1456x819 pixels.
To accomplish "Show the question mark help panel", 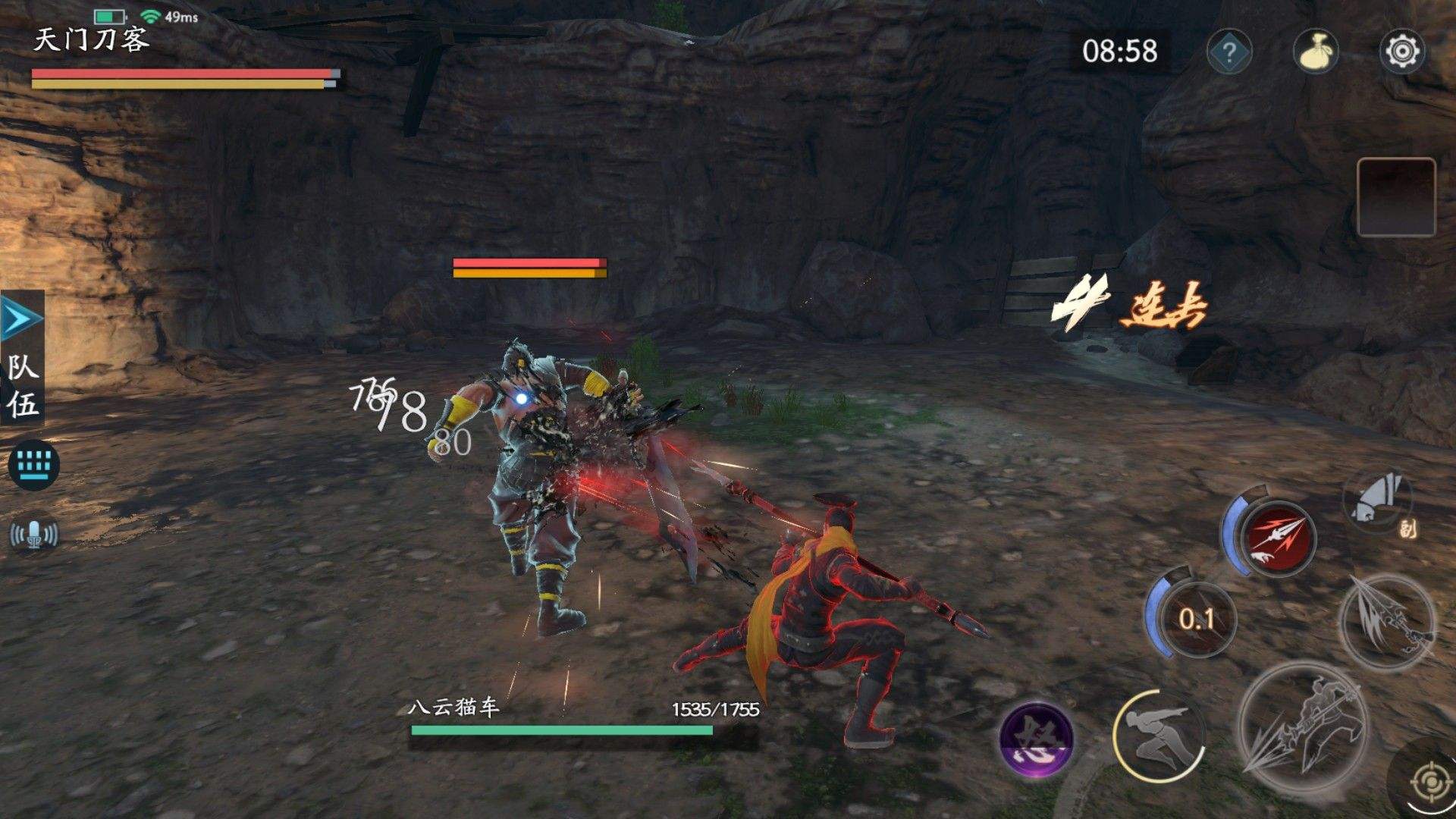I will pyautogui.click(x=1228, y=52).
